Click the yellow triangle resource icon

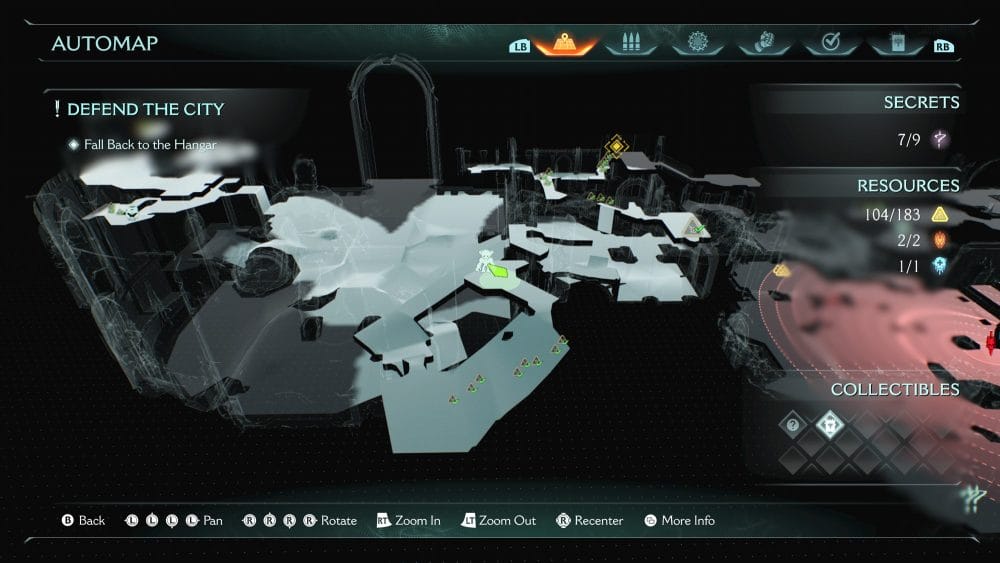tap(940, 214)
